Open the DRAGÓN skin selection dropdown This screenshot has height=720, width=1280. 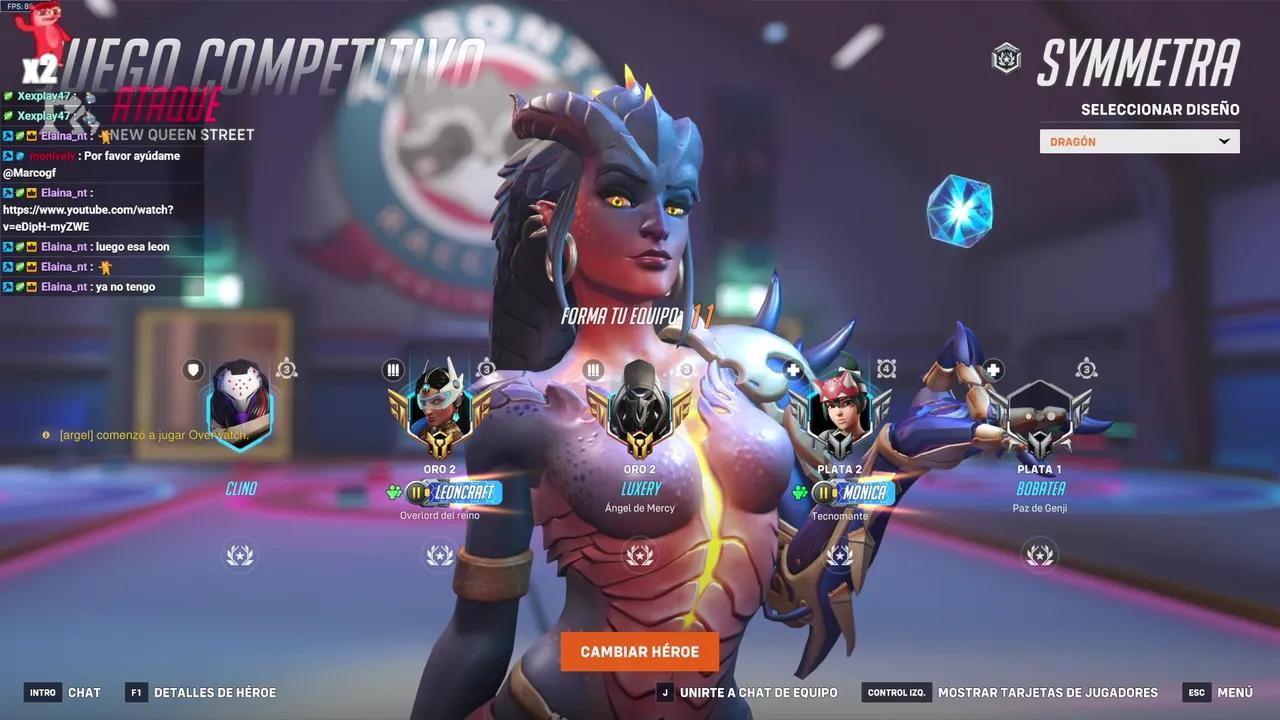tap(1139, 141)
